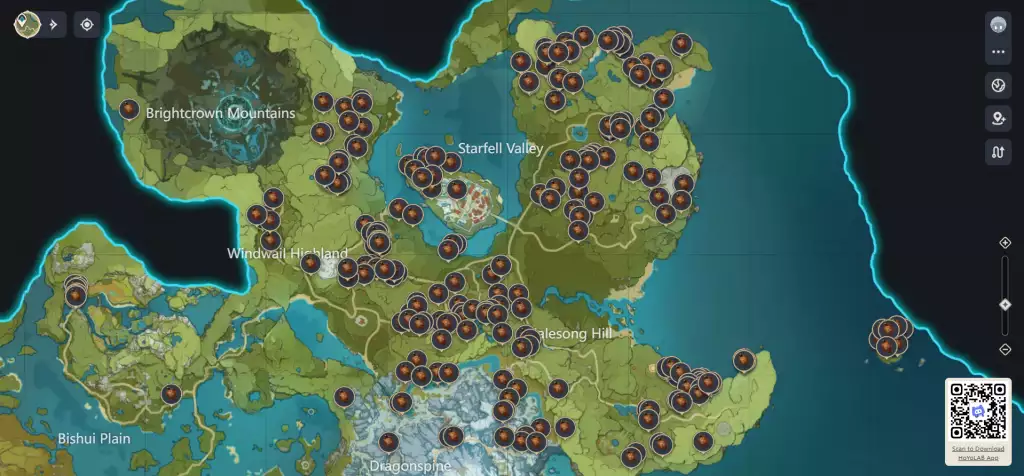The width and height of the screenshot is (1024, 476).
Task: Expand the side panel with the arrow button
Action: coord(53,24)
